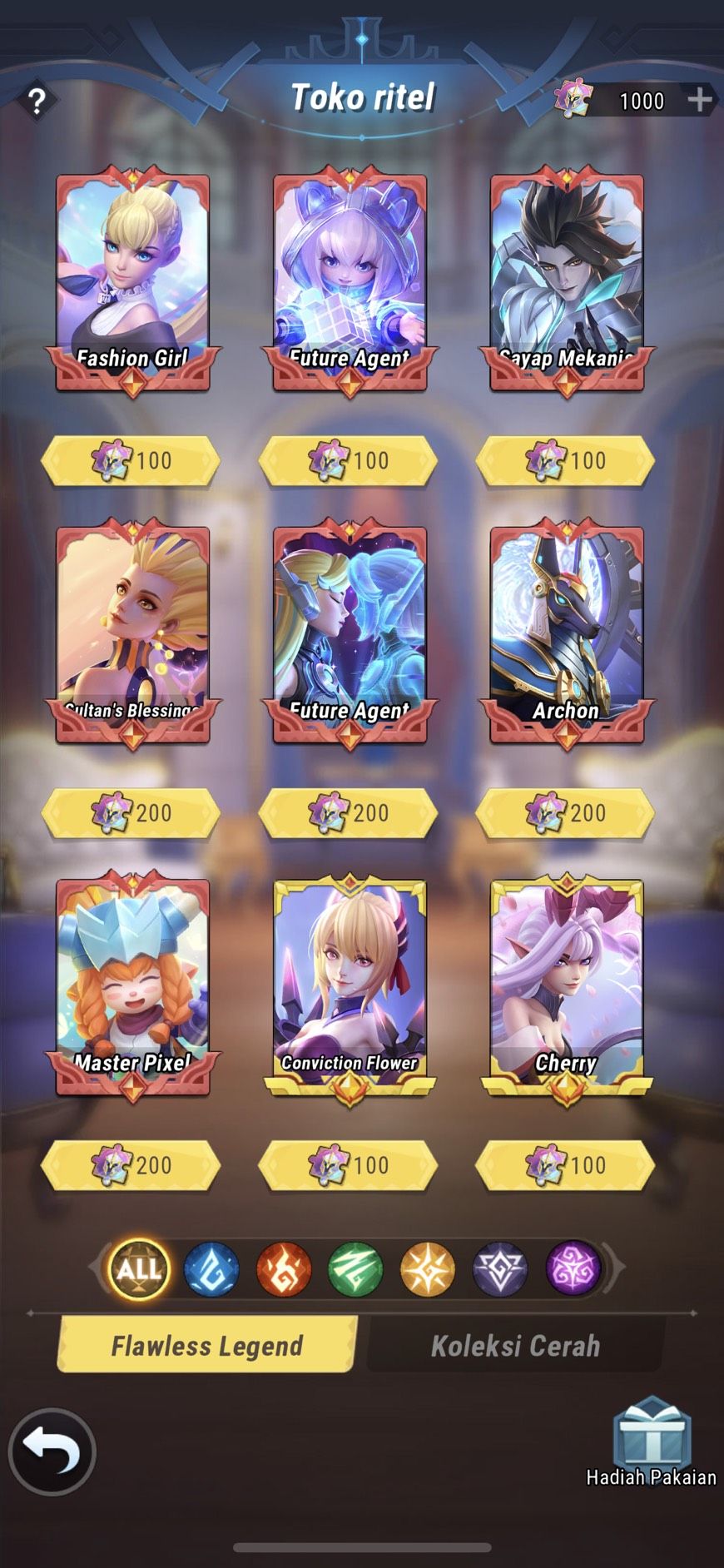Image resolution: width=724 pixels, height=1568 pixels.
Task: Add more puzzle currency with plus button
Action: coord(700,100)
